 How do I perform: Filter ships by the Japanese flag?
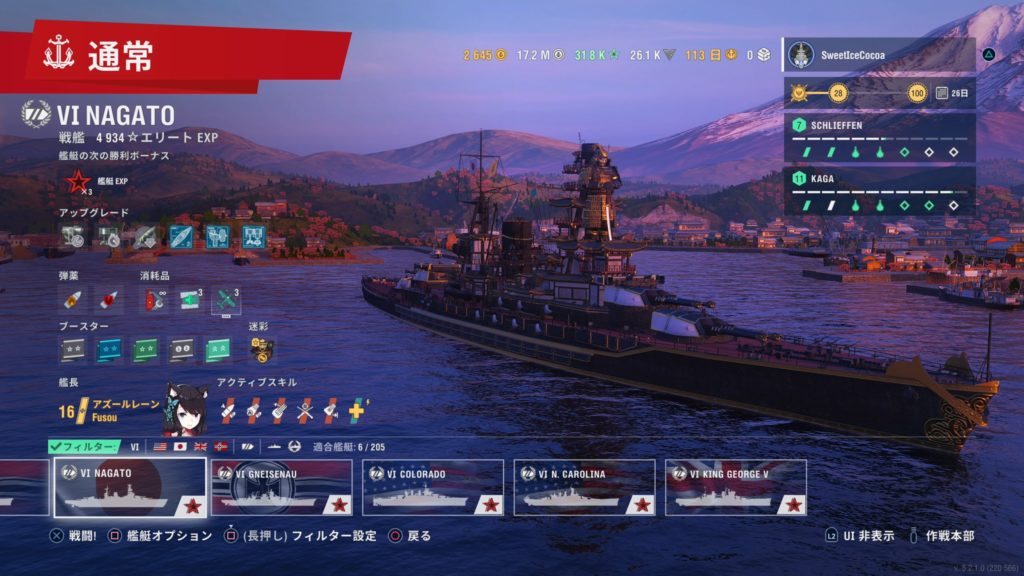180,446
